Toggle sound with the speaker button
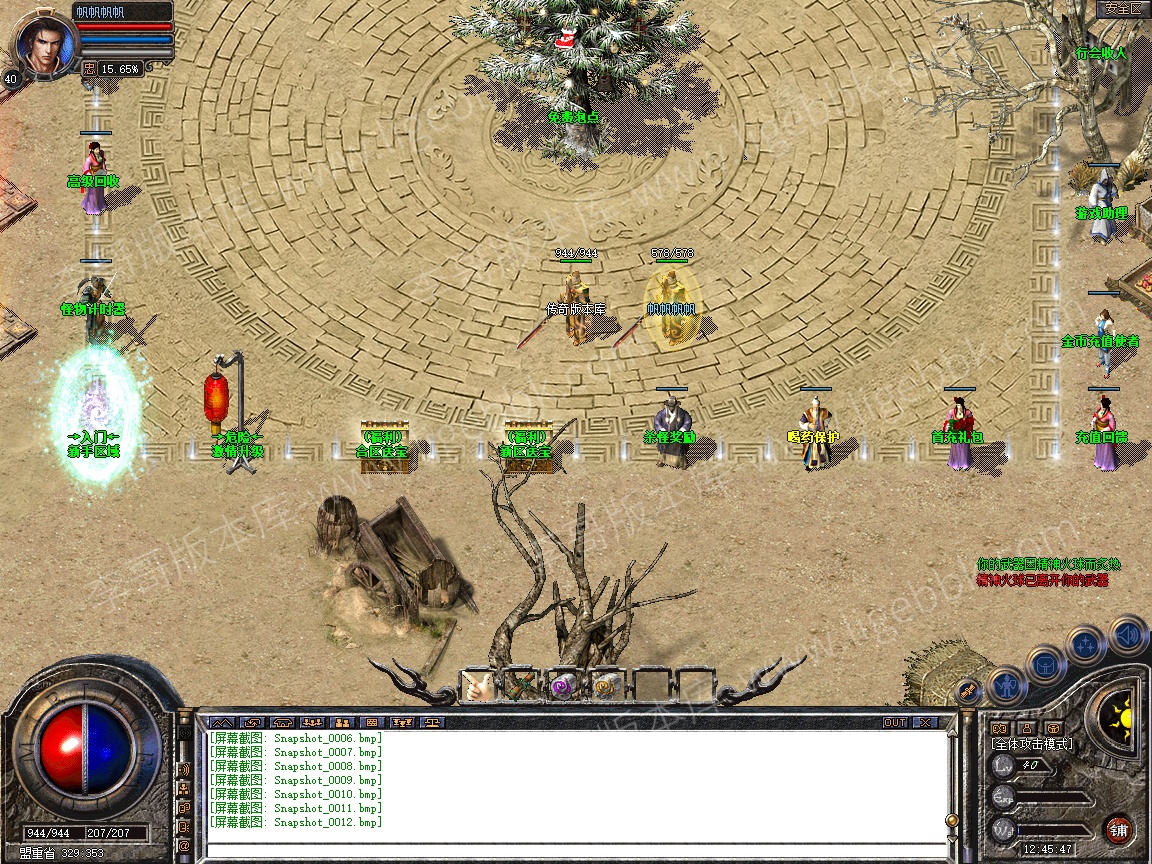The width and height of the screenshot is (1152, 864). pos(1127,634)
